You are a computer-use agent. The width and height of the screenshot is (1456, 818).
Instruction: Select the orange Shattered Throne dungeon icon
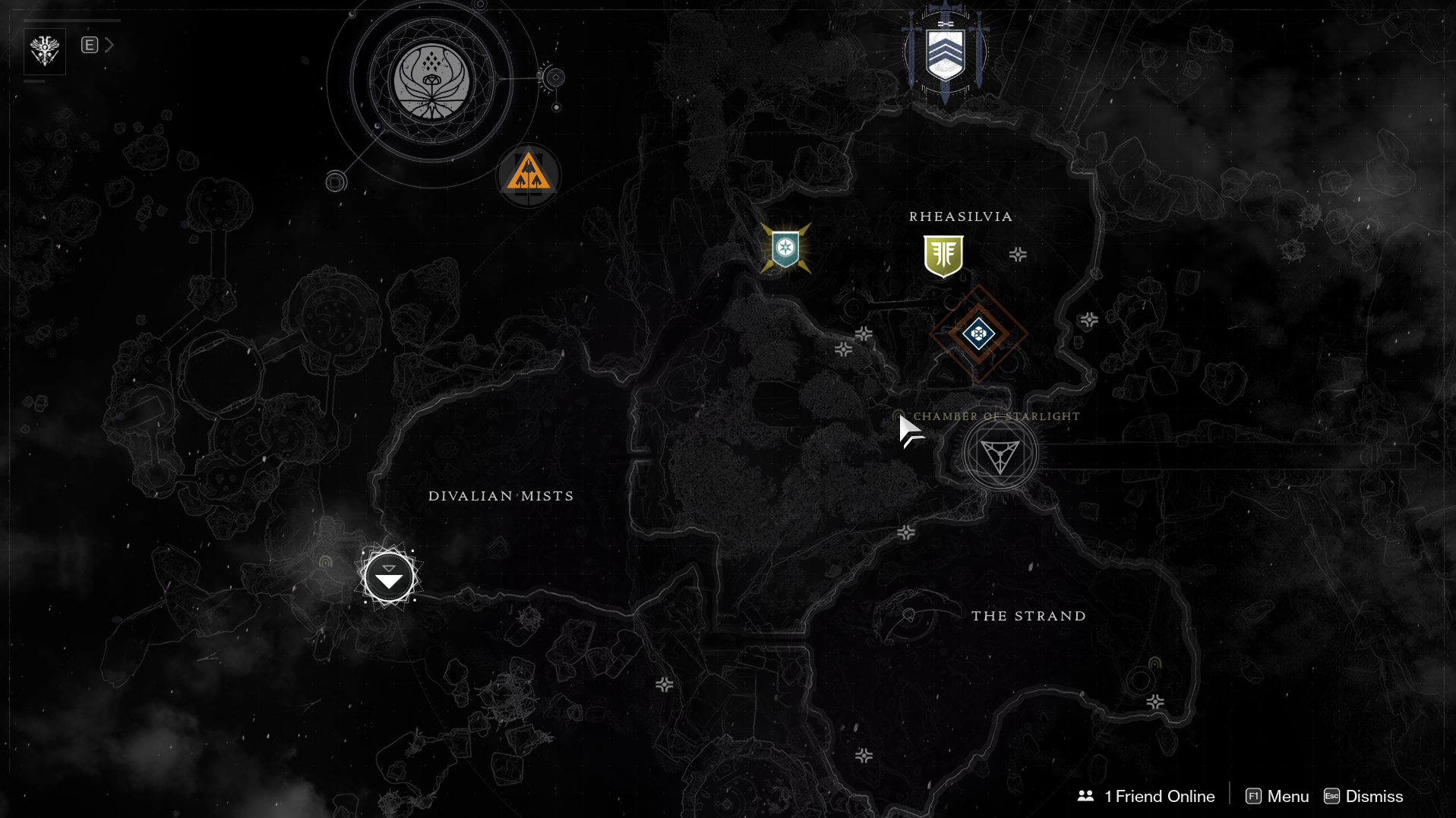529,175
